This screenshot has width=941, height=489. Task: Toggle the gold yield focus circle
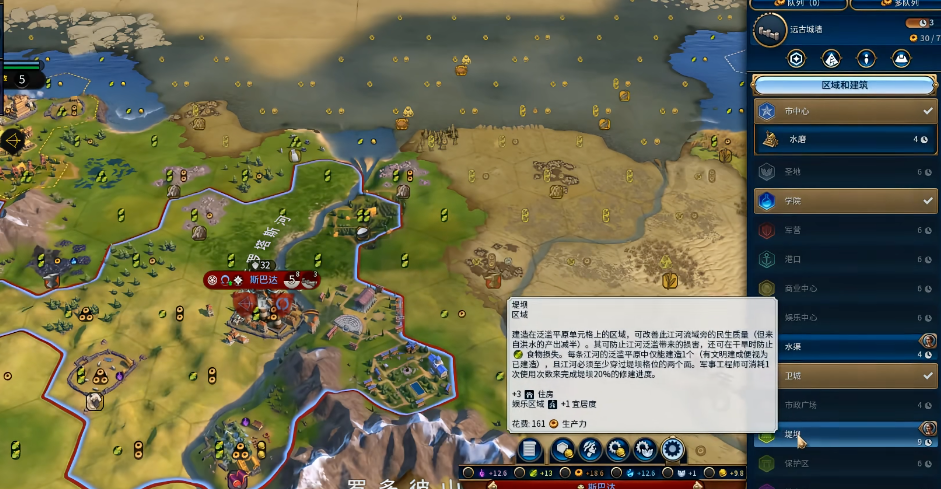[x=711, y=472]
